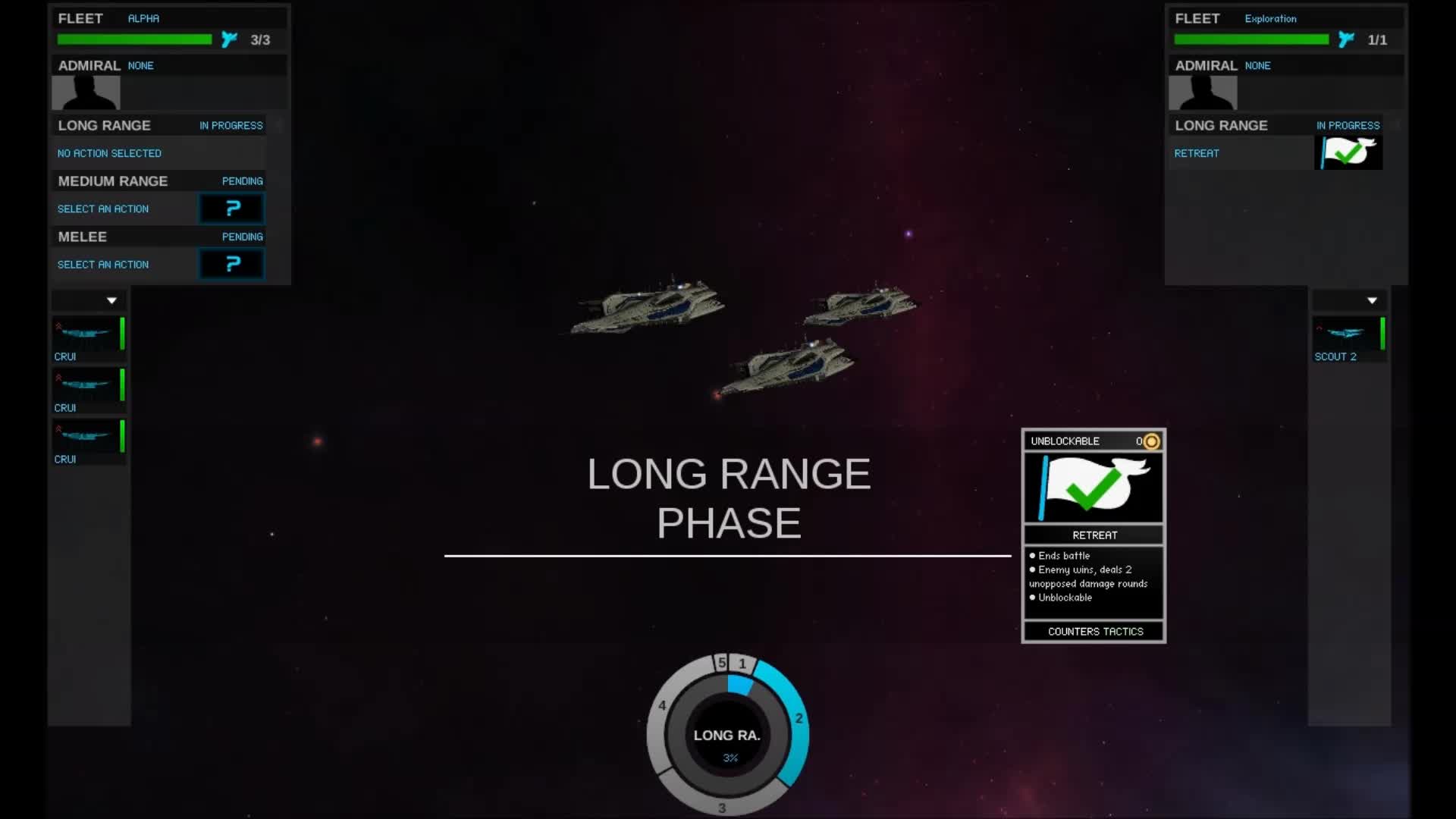This screenshot has width=1456, height=819.
Task: Select the retreat flag icon on the card
Action: [x=1093, y=486]
